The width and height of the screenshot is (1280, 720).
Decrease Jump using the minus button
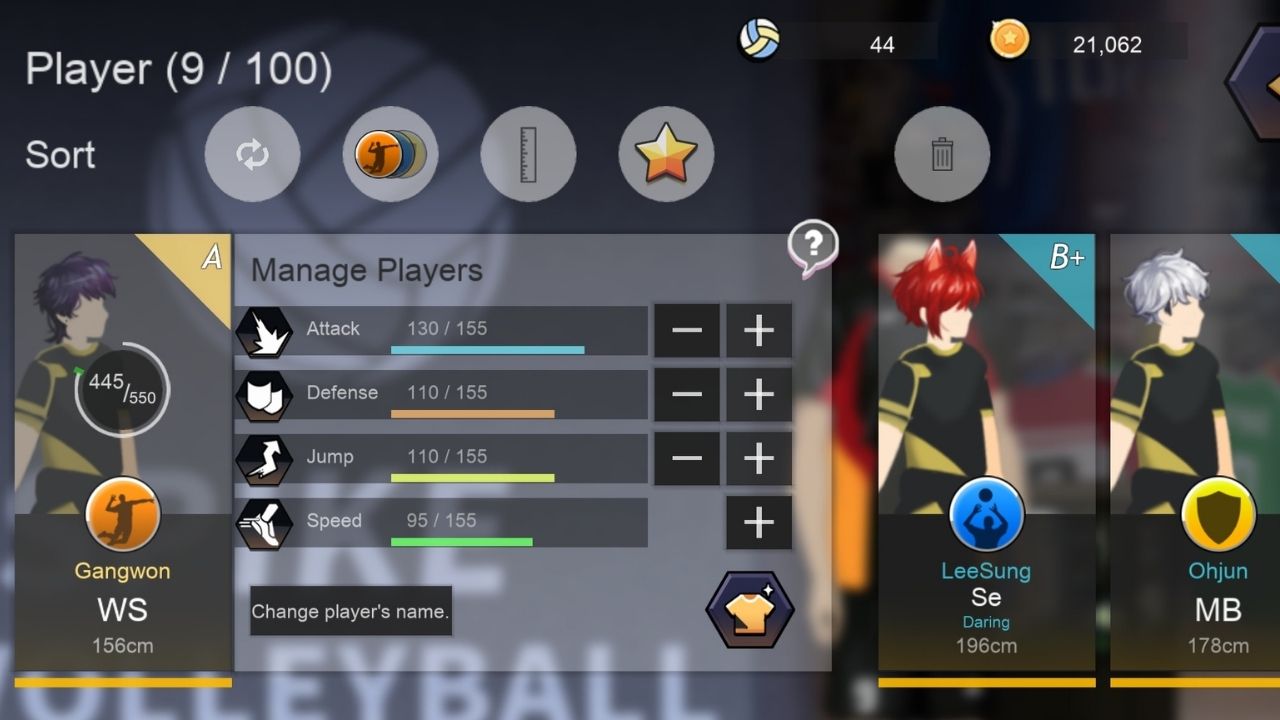pos(687,458)
